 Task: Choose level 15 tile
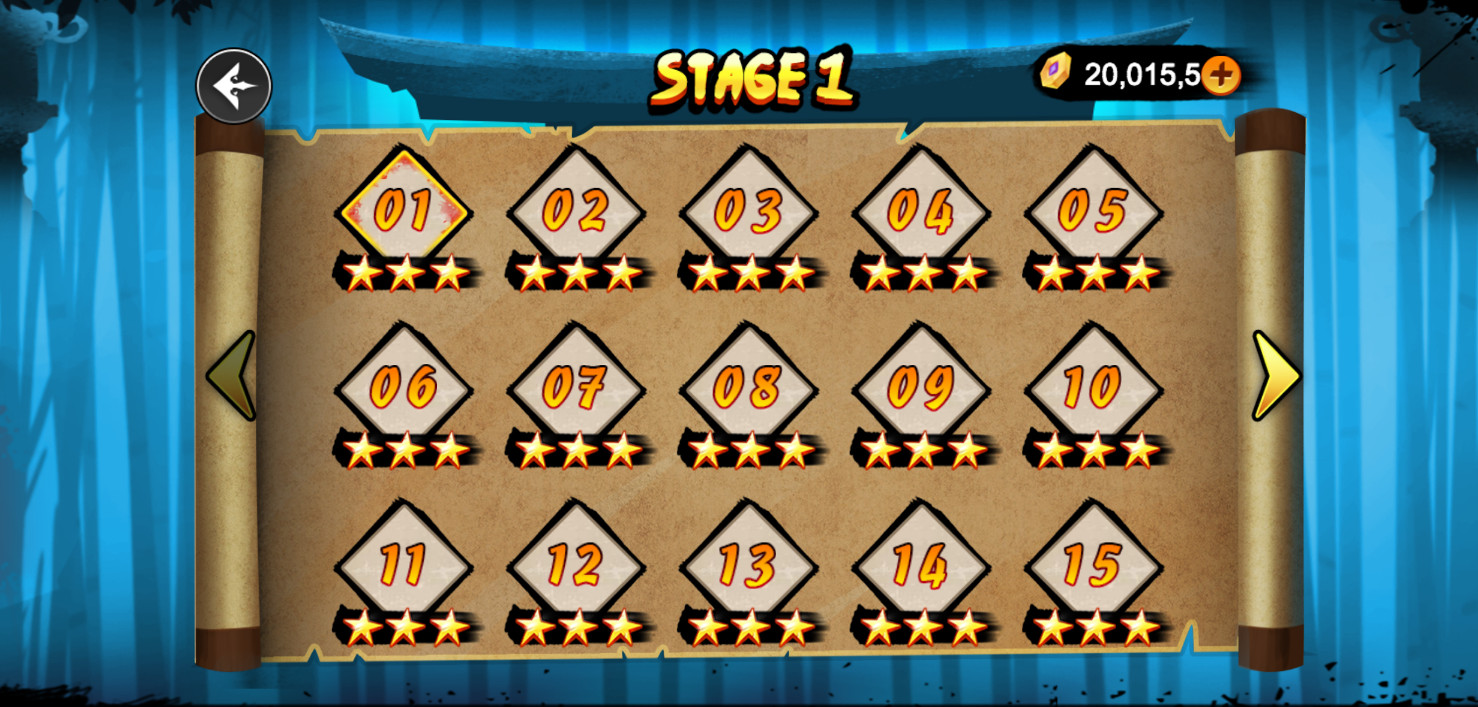coord(1093,564)
